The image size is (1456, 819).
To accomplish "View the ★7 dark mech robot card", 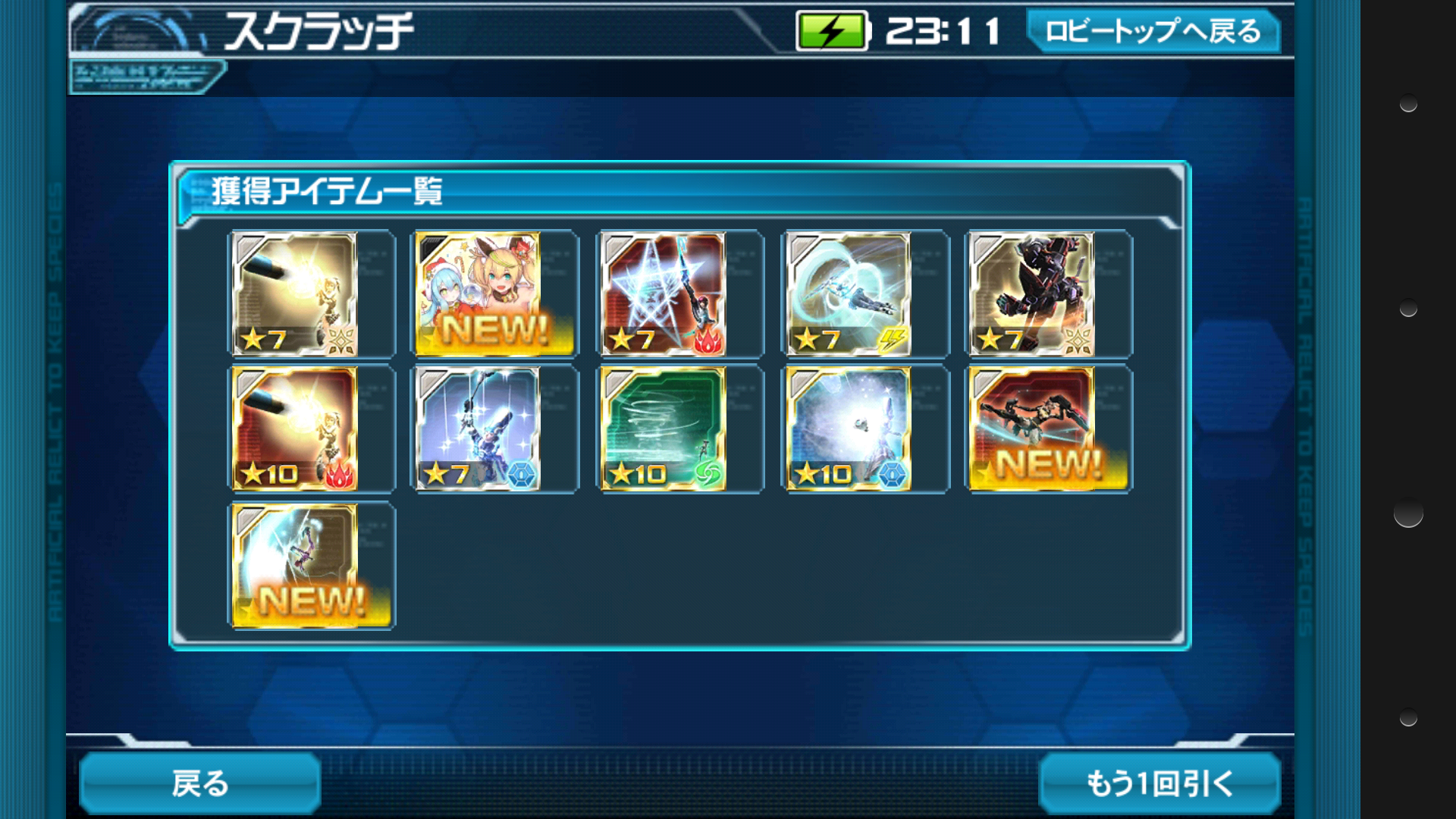I will [1033, 293].
